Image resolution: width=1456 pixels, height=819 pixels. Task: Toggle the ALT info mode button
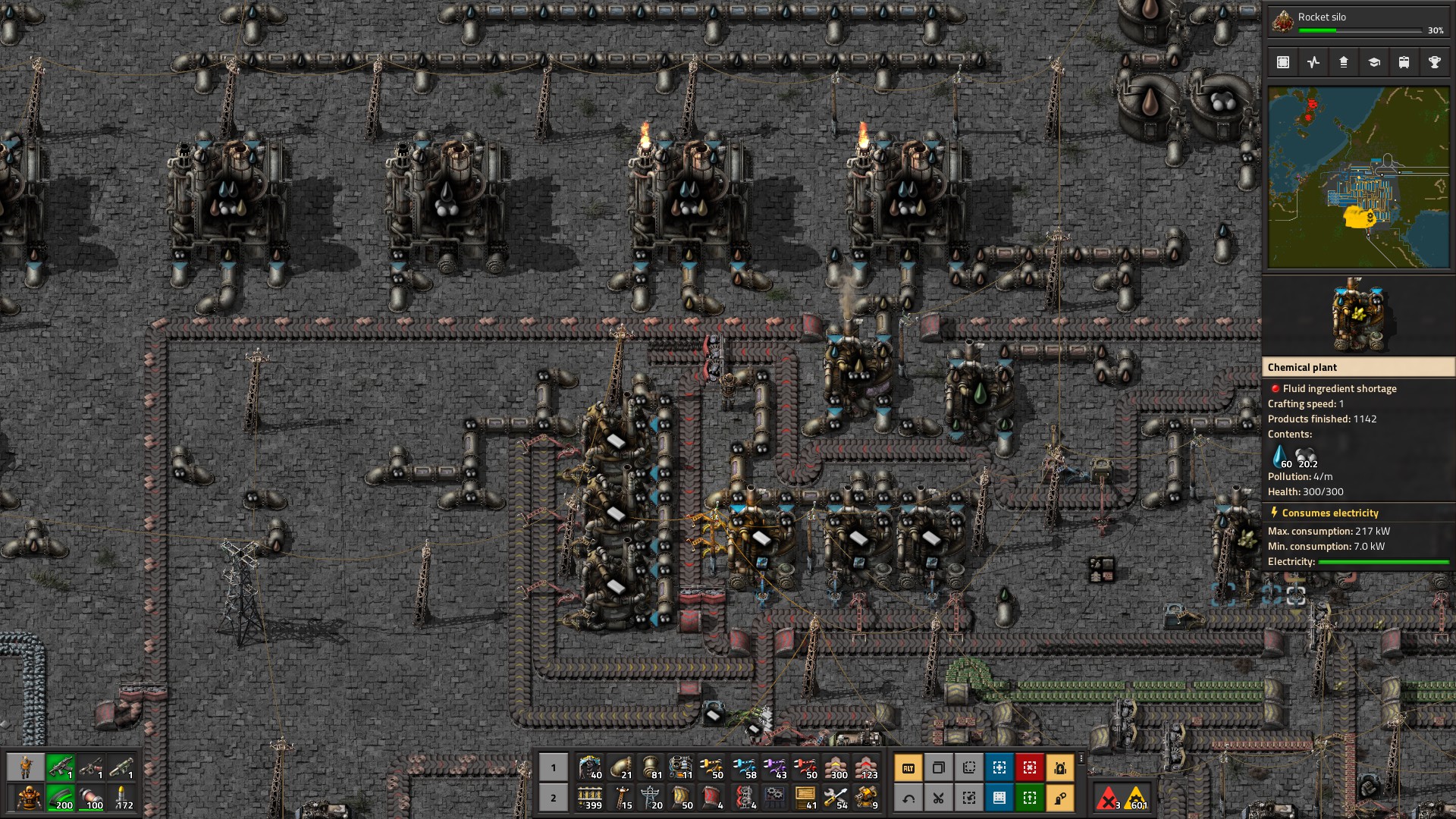908,767
